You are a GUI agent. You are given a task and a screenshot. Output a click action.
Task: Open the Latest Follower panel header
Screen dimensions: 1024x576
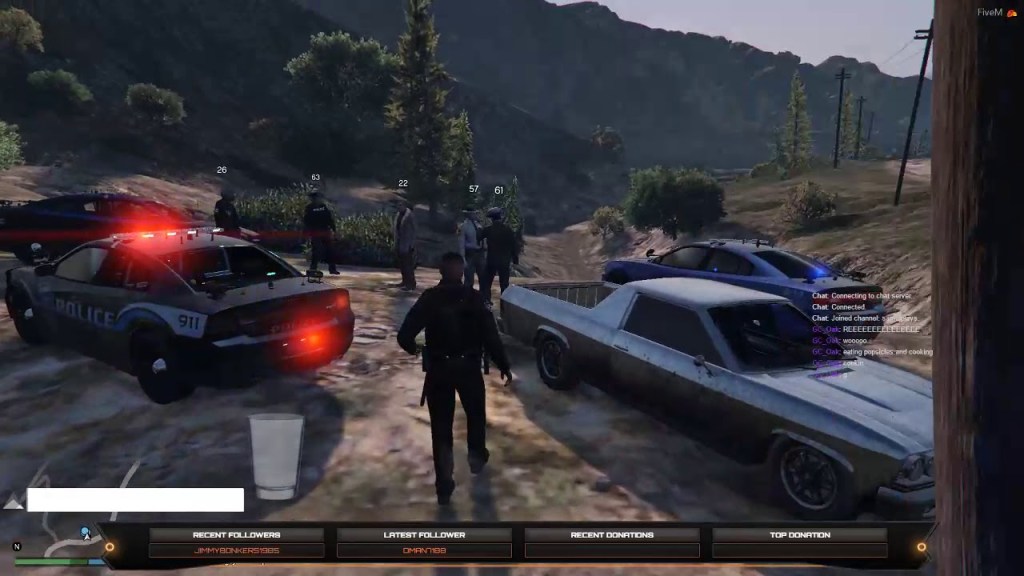click(x=424, y=535)
